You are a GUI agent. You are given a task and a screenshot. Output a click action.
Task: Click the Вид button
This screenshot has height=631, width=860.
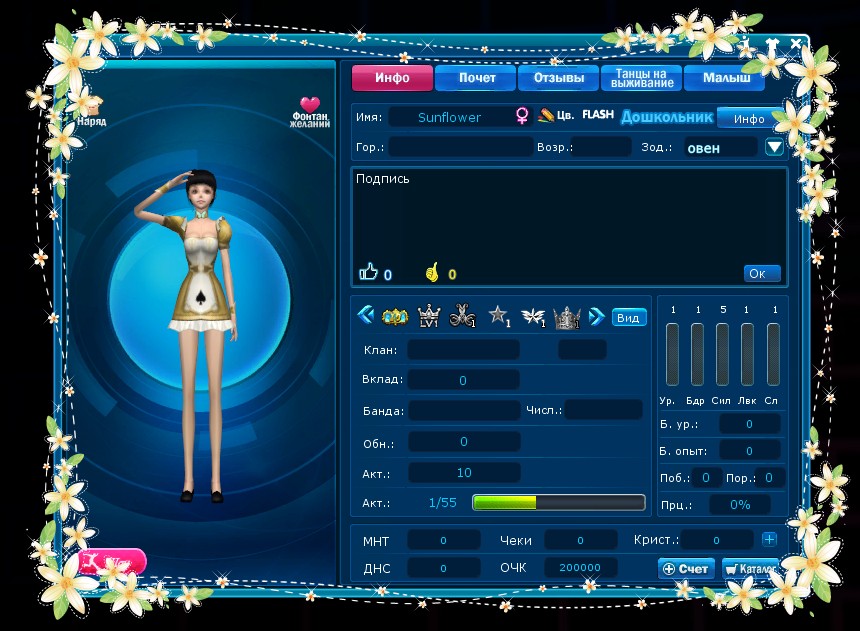pyautogui.click(x=629, y=317)
